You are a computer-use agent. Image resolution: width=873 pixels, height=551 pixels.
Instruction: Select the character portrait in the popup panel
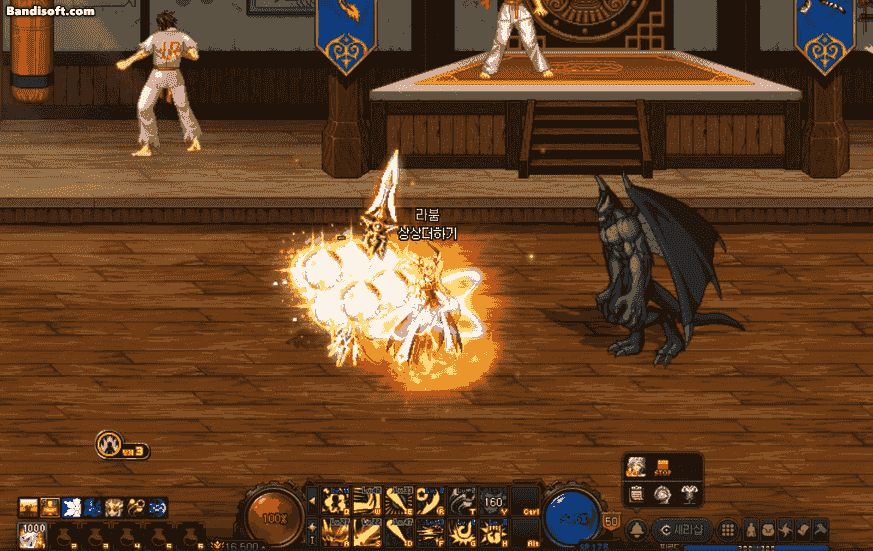[x=636, y=467]
